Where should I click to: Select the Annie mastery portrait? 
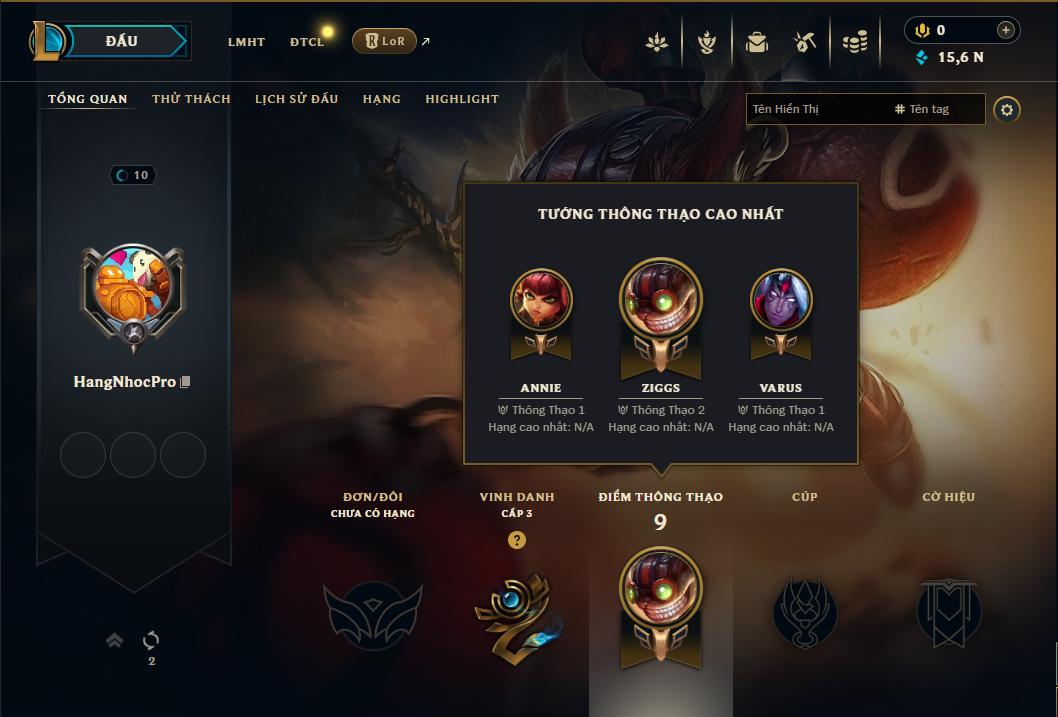[x=541, y=300]
